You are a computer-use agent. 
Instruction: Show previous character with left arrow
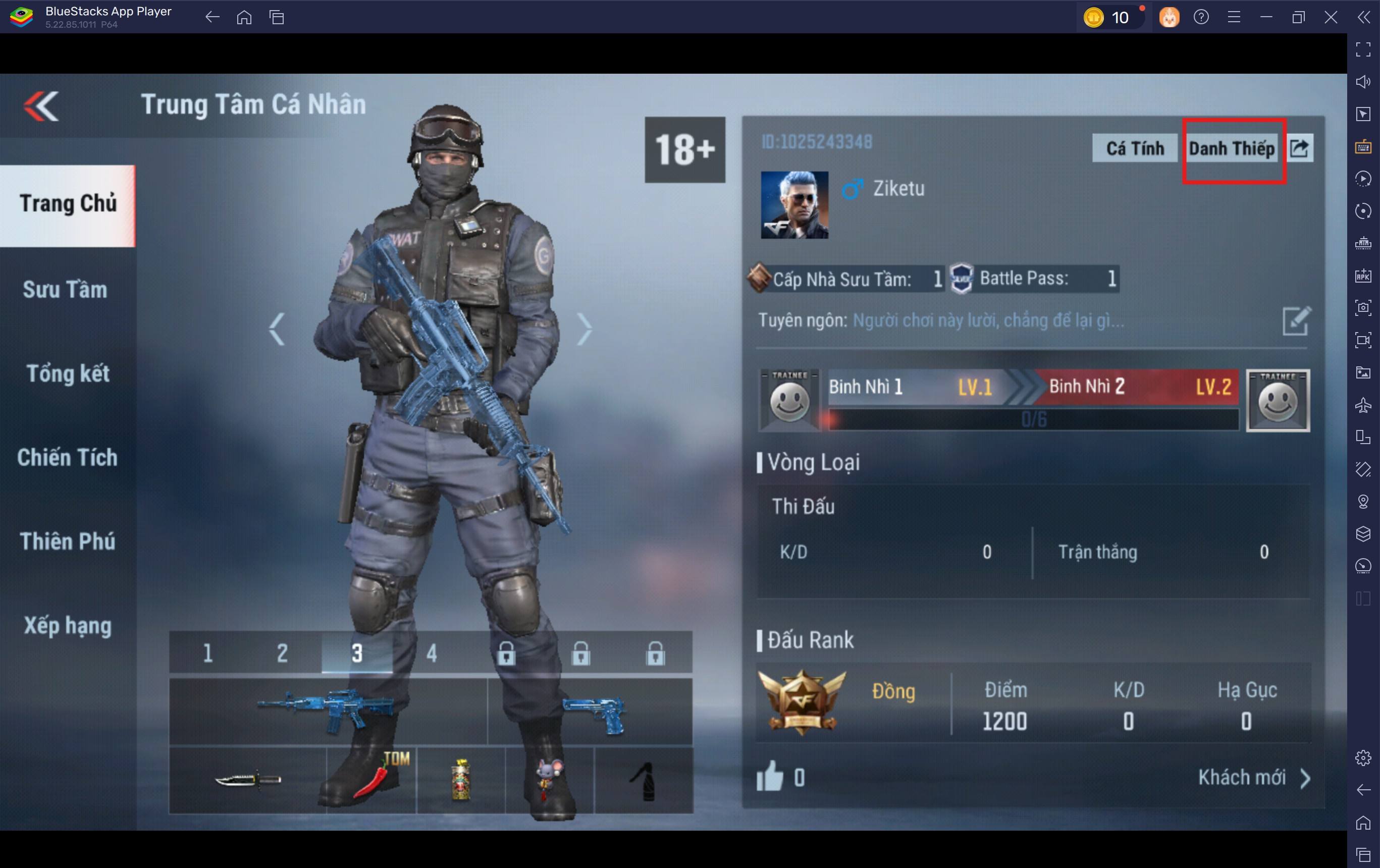point(278,329)
